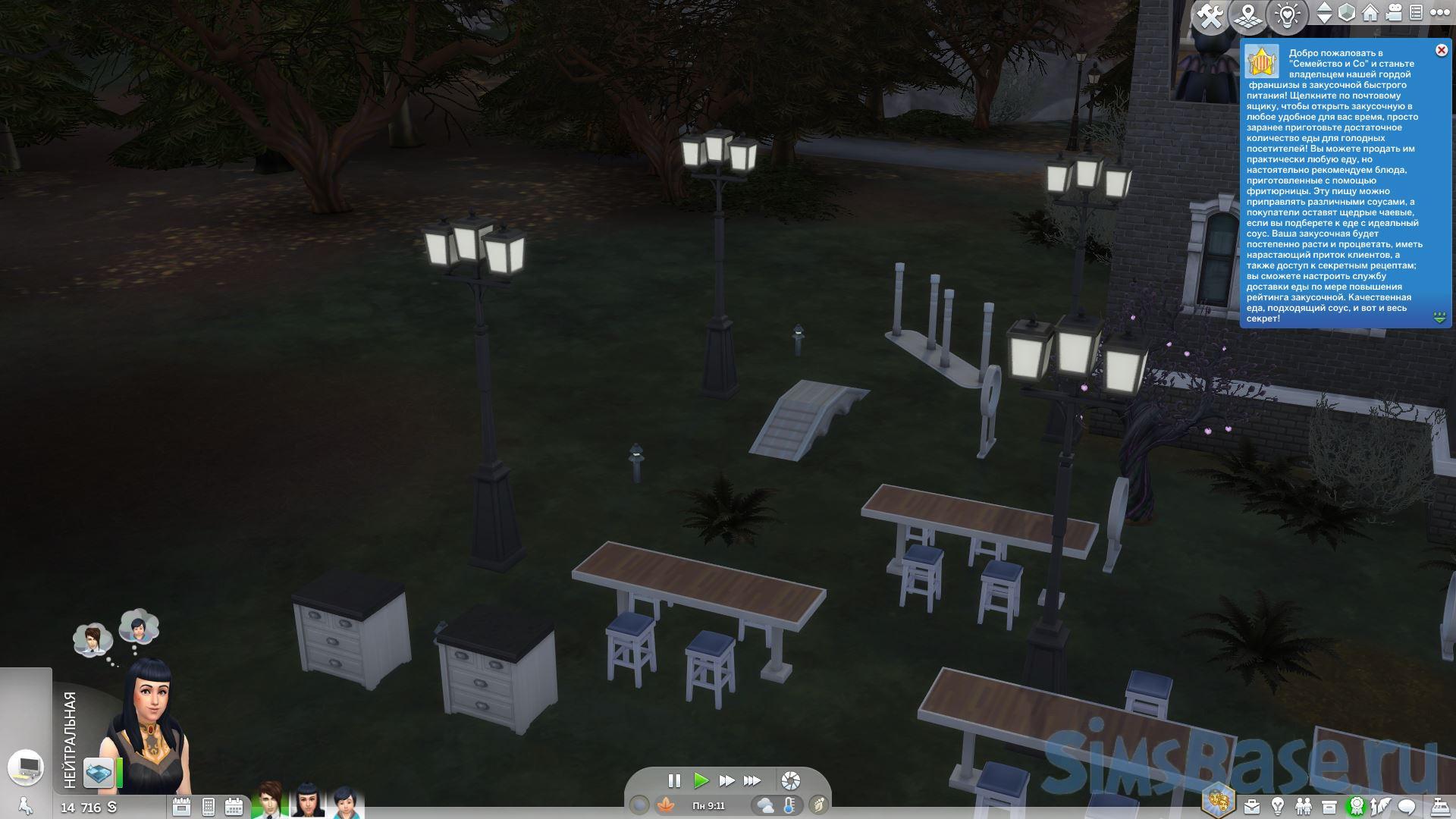Click the camera controls icon
The image size is (1456, 819).
click(x=1394, y=13)
